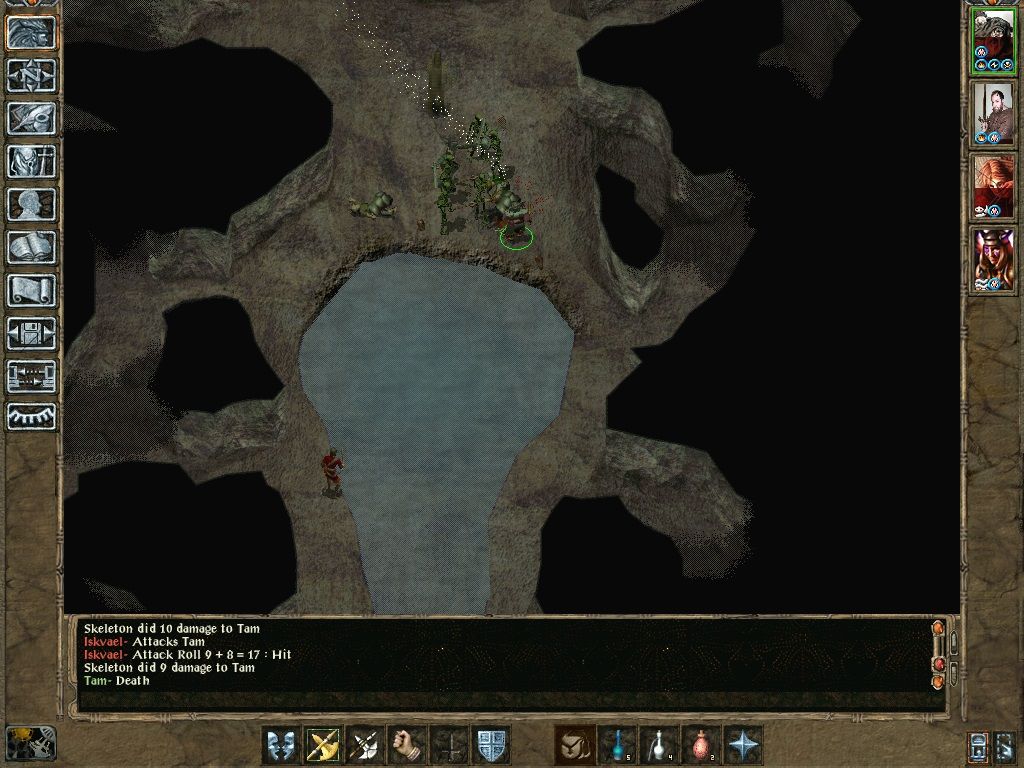This screenshot has height=768, width=1024.
Task: Select the masked character portrait with green border
Action: click(x=993, y=42)
